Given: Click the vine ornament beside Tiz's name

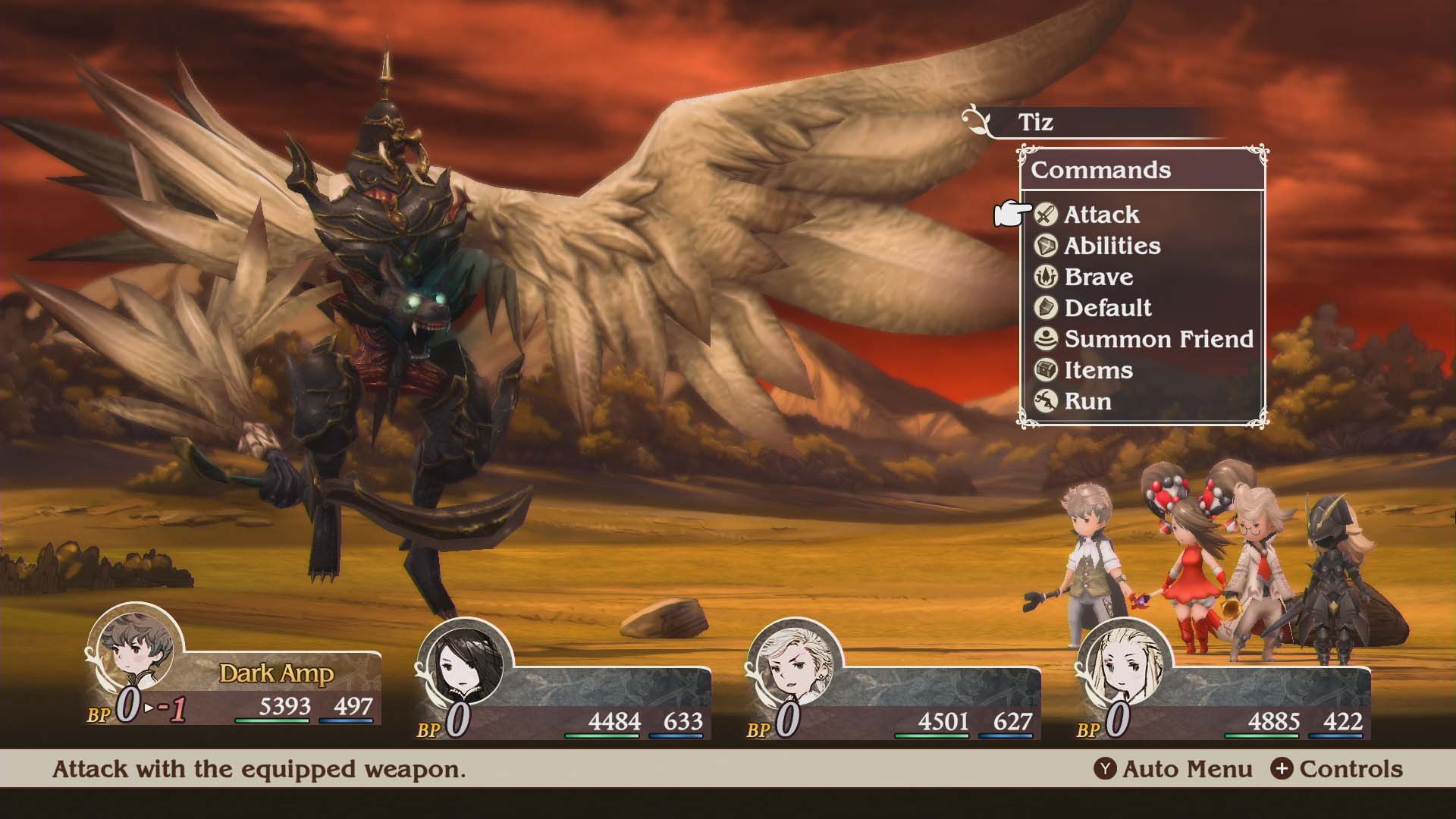Looking at the screenshot, I should click(978, 121).
